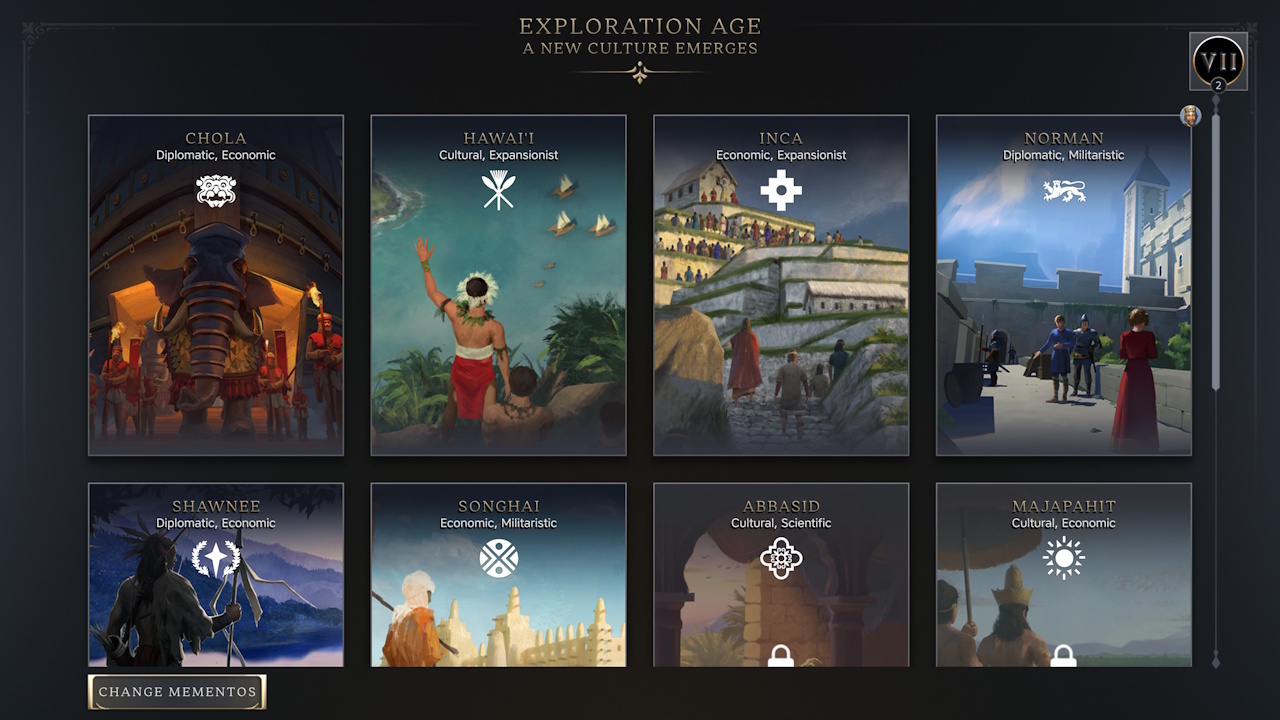
Task: Click the leader portrait near the Norman card
Action: (x=1190, y=115)
